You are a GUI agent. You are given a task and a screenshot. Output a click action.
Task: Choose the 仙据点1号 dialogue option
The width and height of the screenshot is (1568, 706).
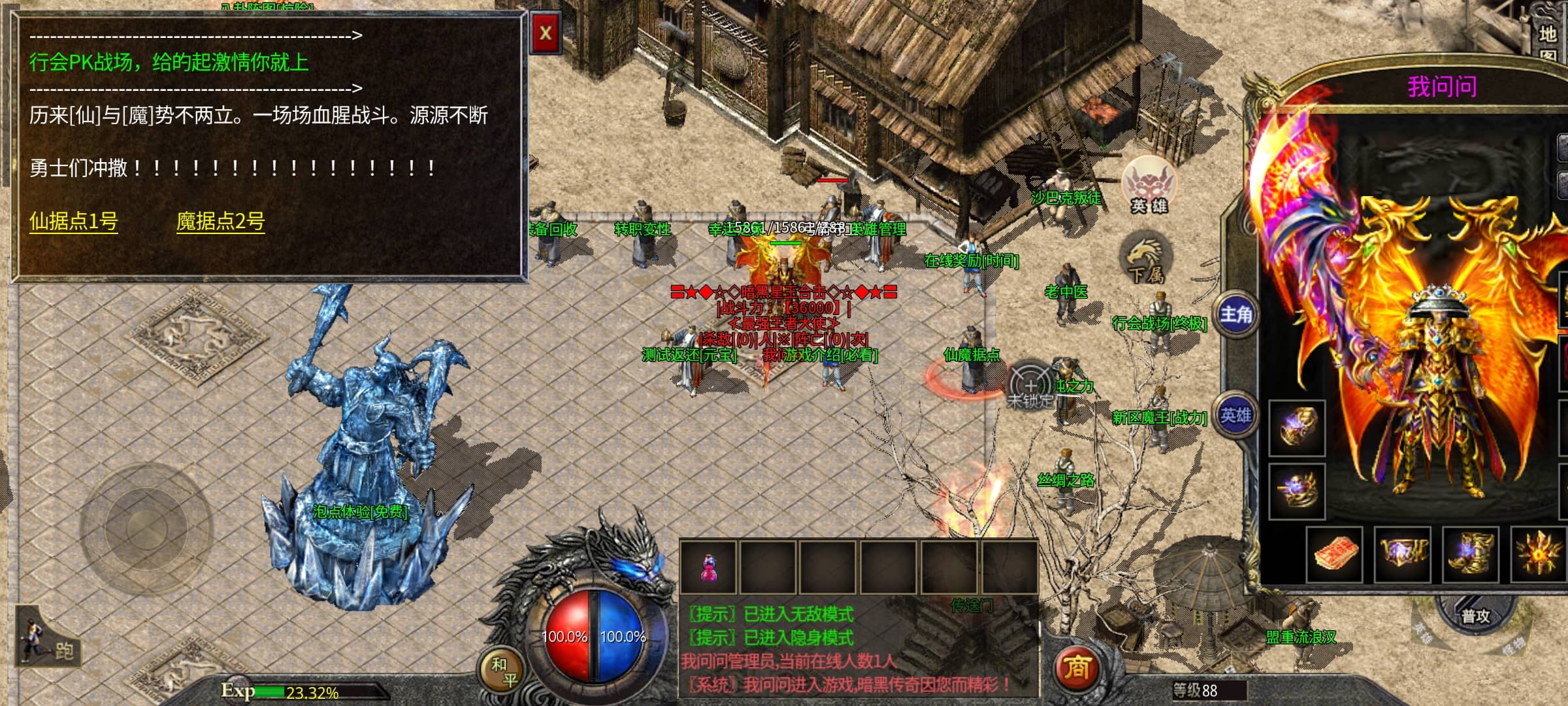tap(74, 222)
